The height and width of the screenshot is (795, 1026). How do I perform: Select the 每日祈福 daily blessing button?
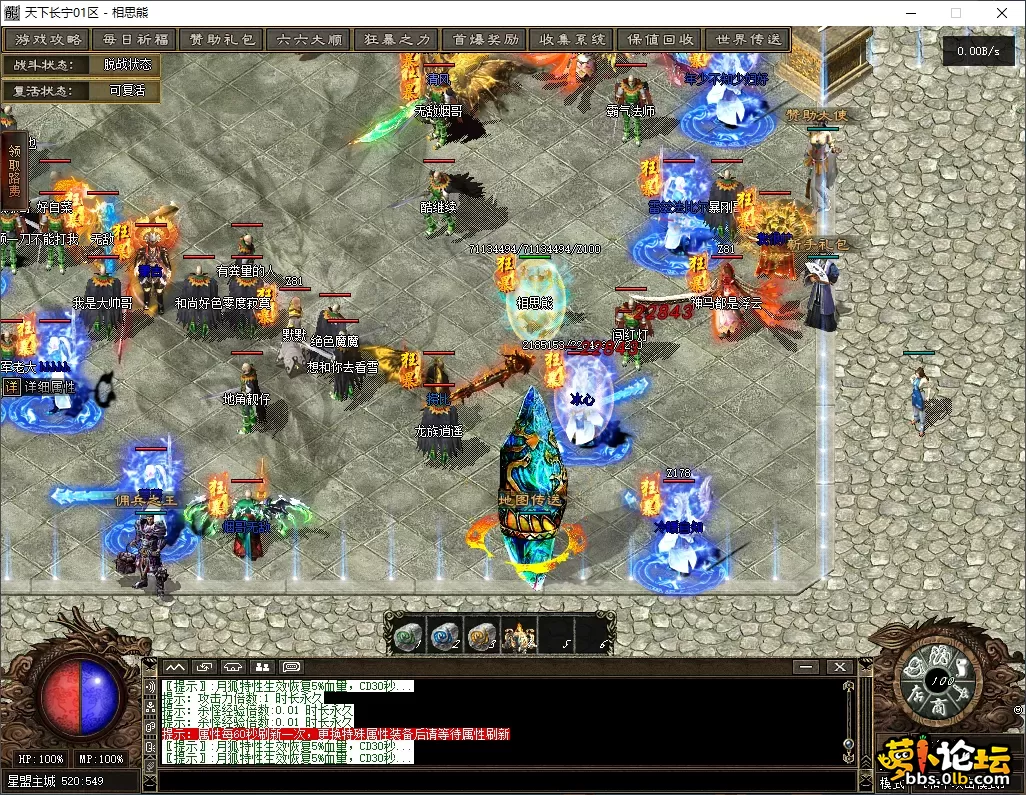click(134, 40)
